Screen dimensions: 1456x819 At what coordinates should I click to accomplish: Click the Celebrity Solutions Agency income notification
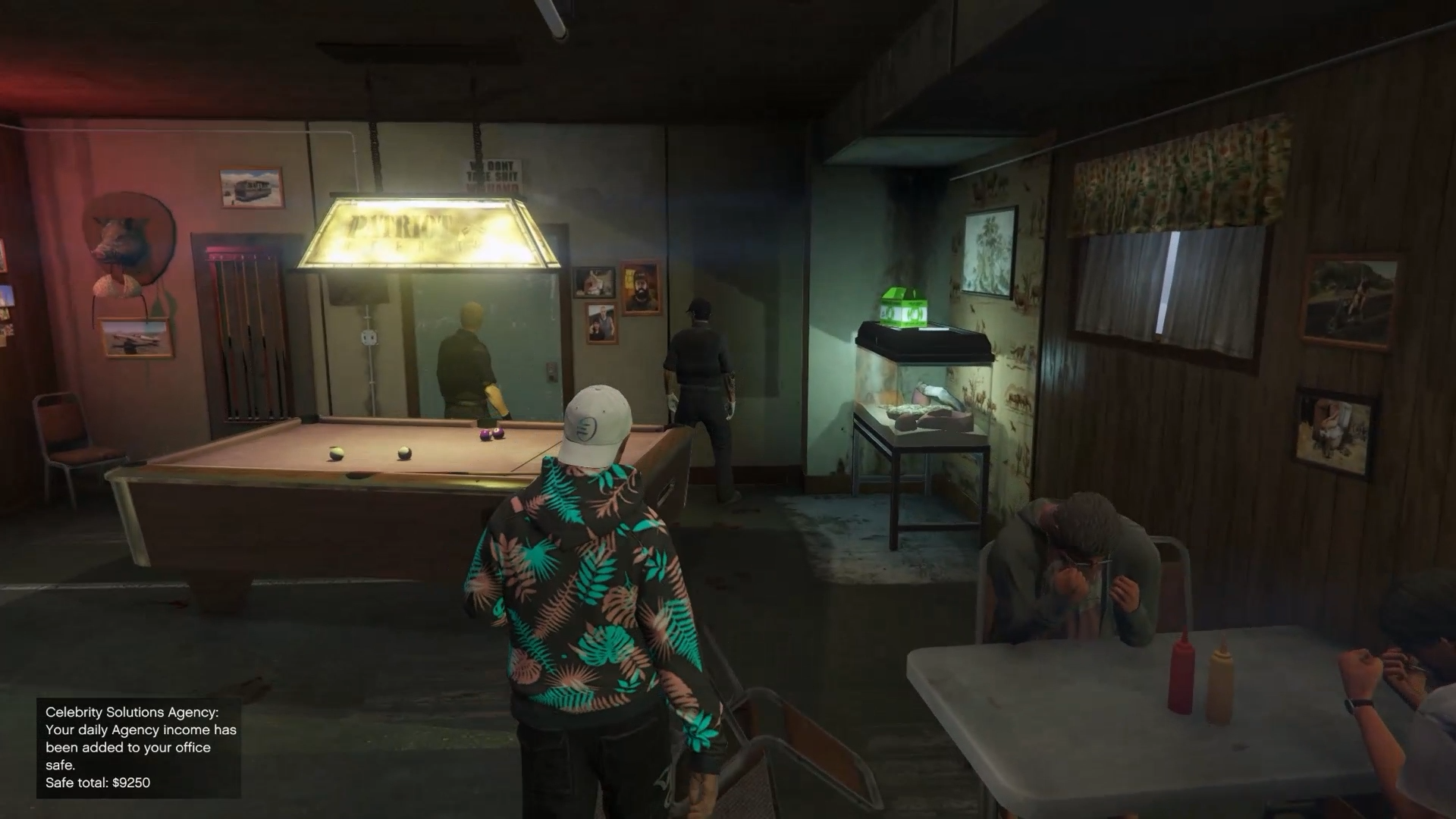(140, 747)
